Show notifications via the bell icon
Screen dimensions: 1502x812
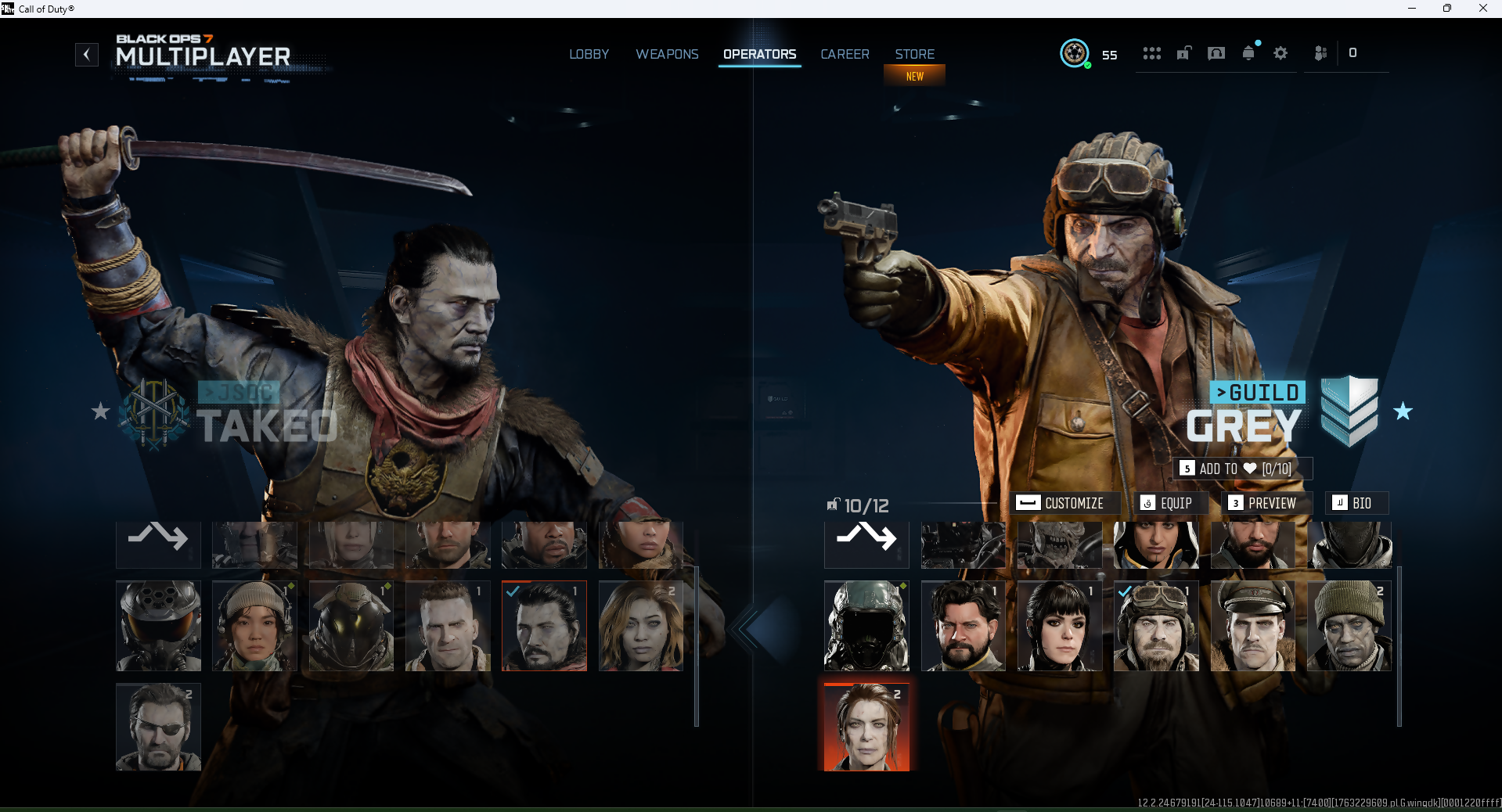coord(1248,53)
